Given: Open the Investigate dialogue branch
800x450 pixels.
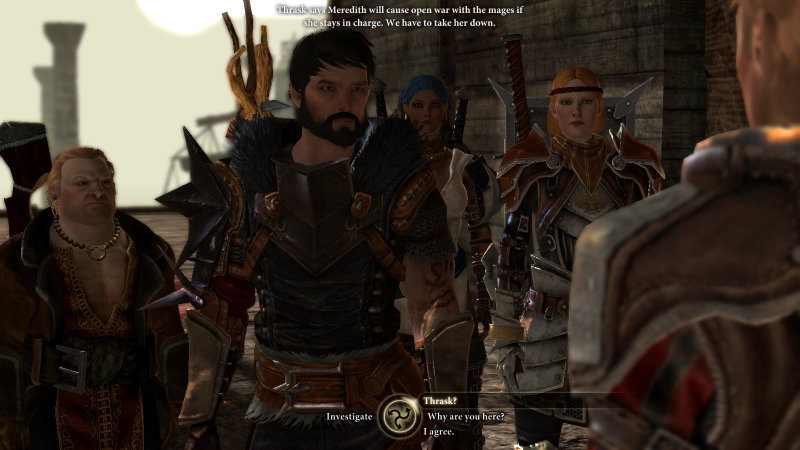Looking at the screenshot, I should [349, 416].
